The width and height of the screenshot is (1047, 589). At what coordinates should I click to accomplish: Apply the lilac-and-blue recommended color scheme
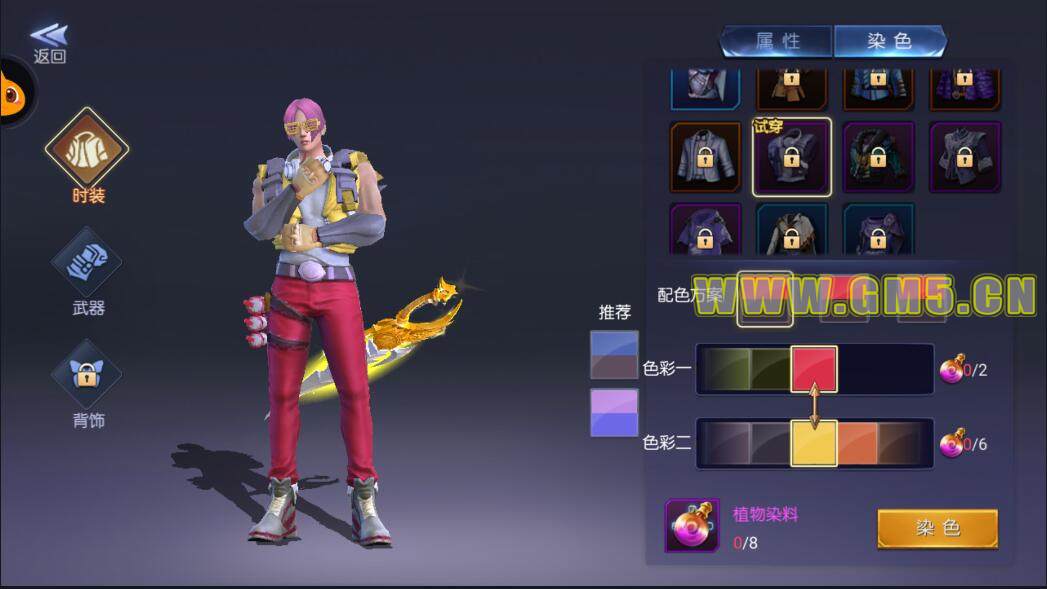(614, 412)
